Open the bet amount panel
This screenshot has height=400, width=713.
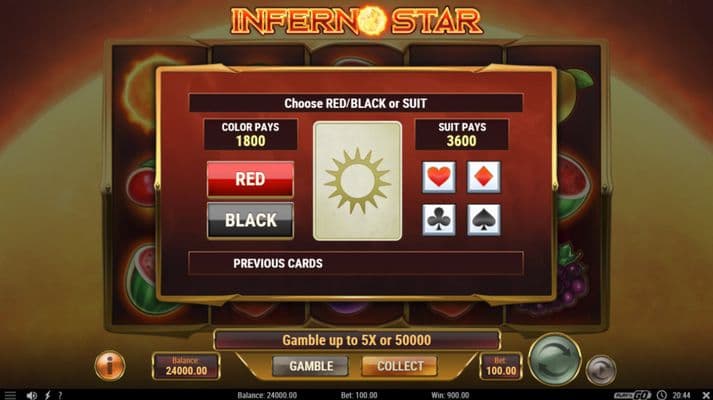tap(500, 366)
